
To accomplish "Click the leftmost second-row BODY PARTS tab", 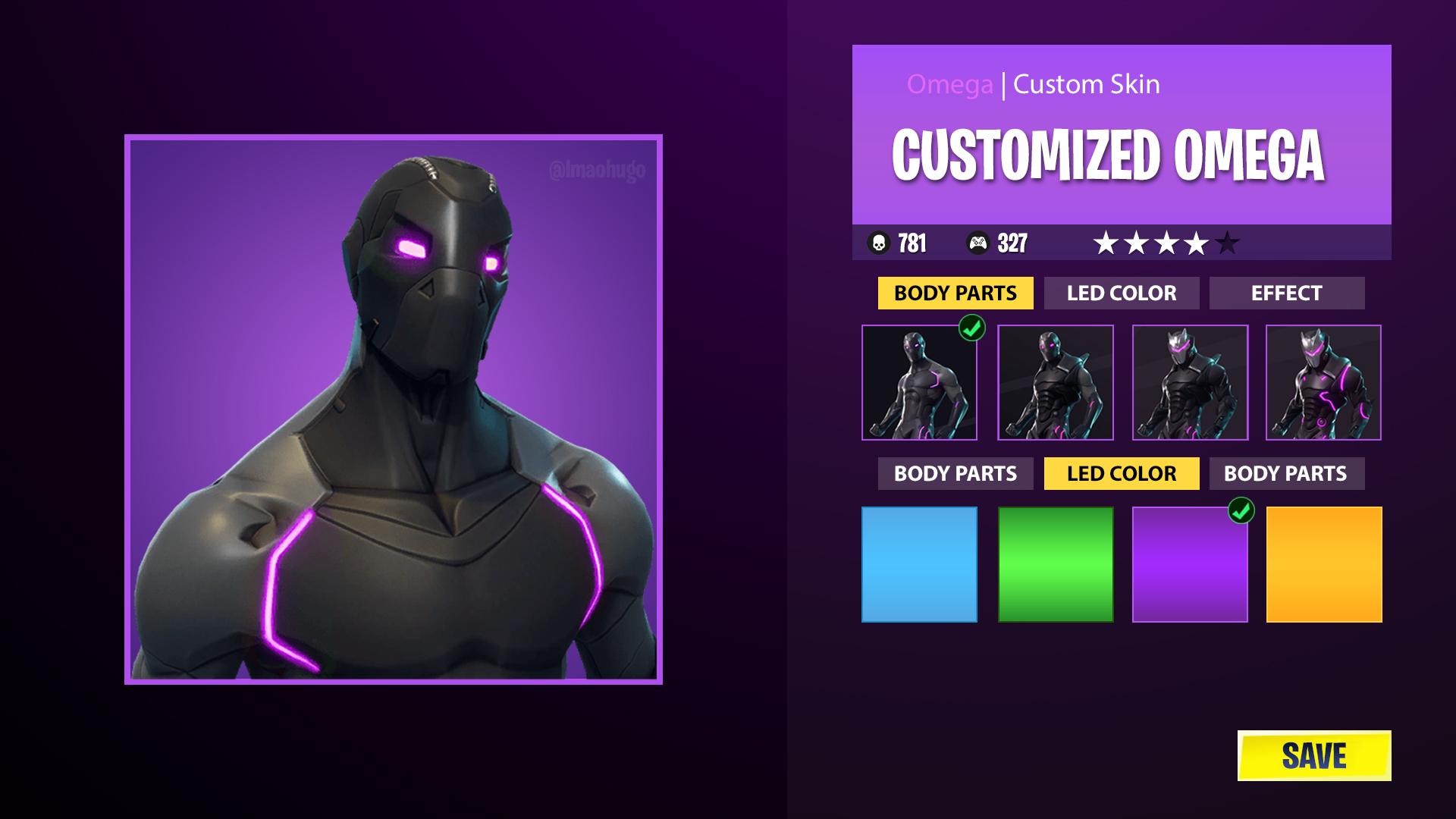I will coord(955,473).
